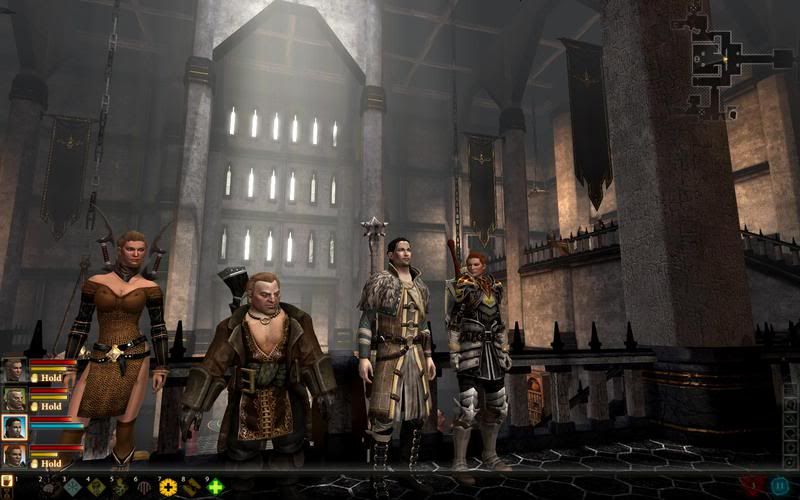The image size is (800, 500).
Task: Select the dwarf companion's party portrait
Action: point(14,399)
